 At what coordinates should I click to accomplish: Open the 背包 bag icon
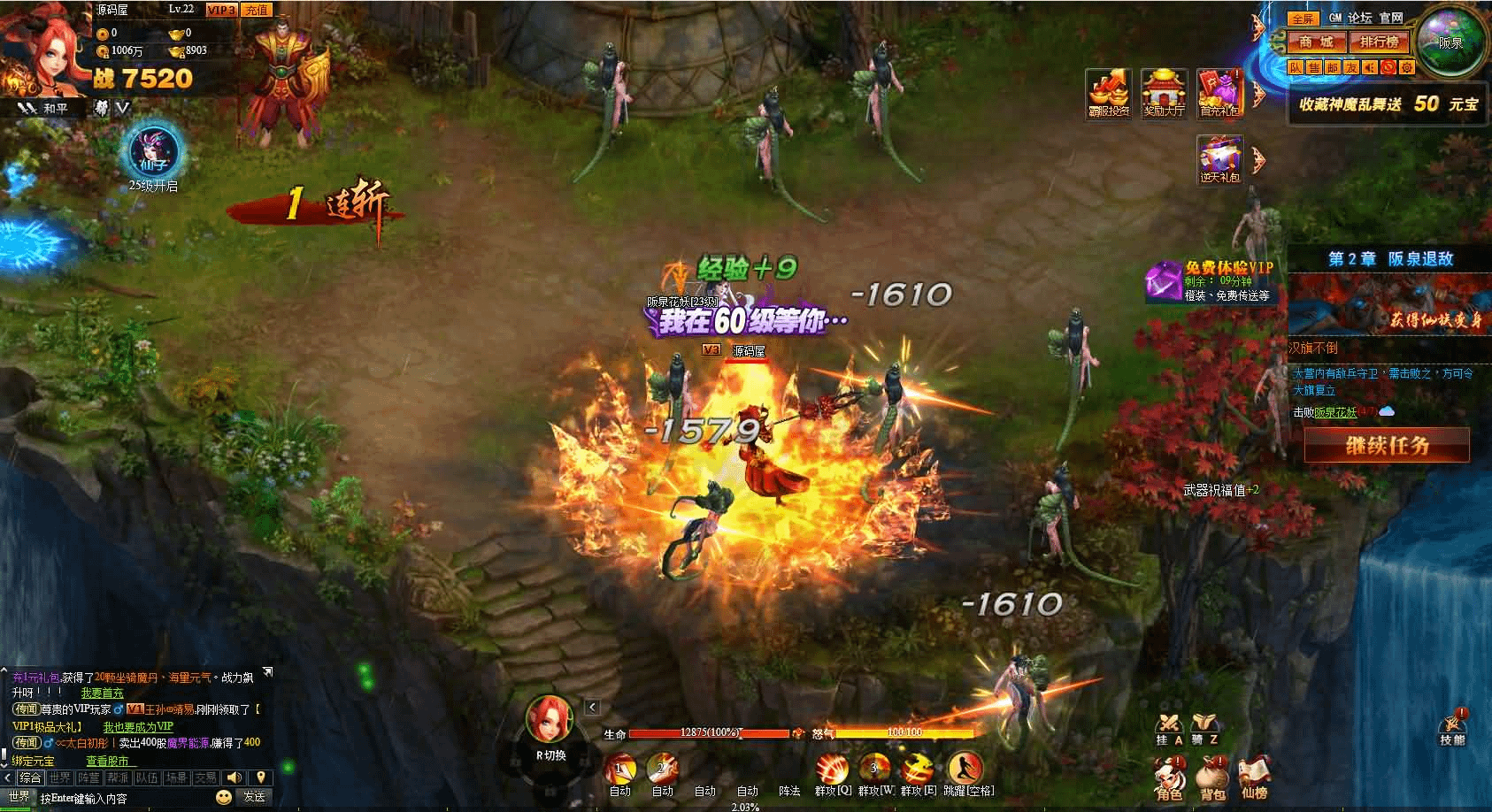[1212, 777]
